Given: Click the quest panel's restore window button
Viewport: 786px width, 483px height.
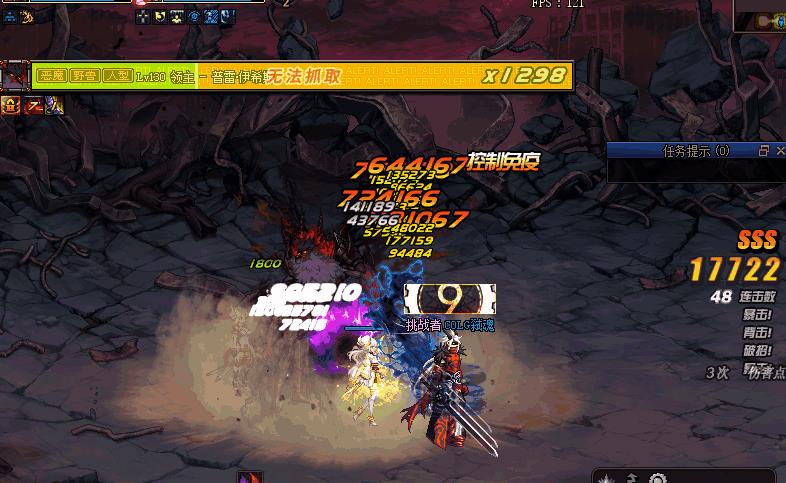Looking at the screenshot, I should [x=763, y=151].
